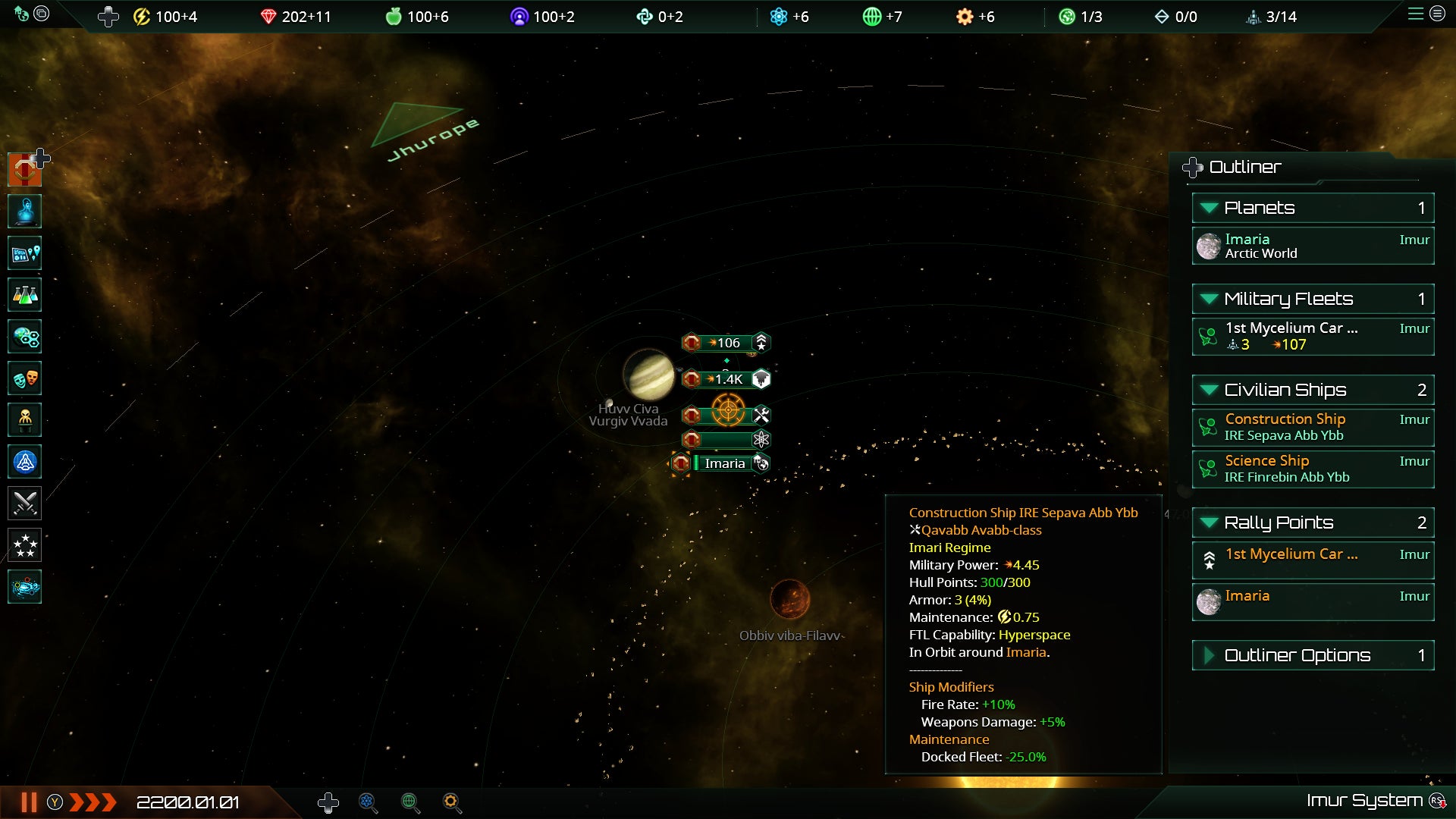Image resolution: width=1456 pixels, height=819 pixels.
Task: Collapse the Military Fleets section
Action: (x=1209, y=299)
